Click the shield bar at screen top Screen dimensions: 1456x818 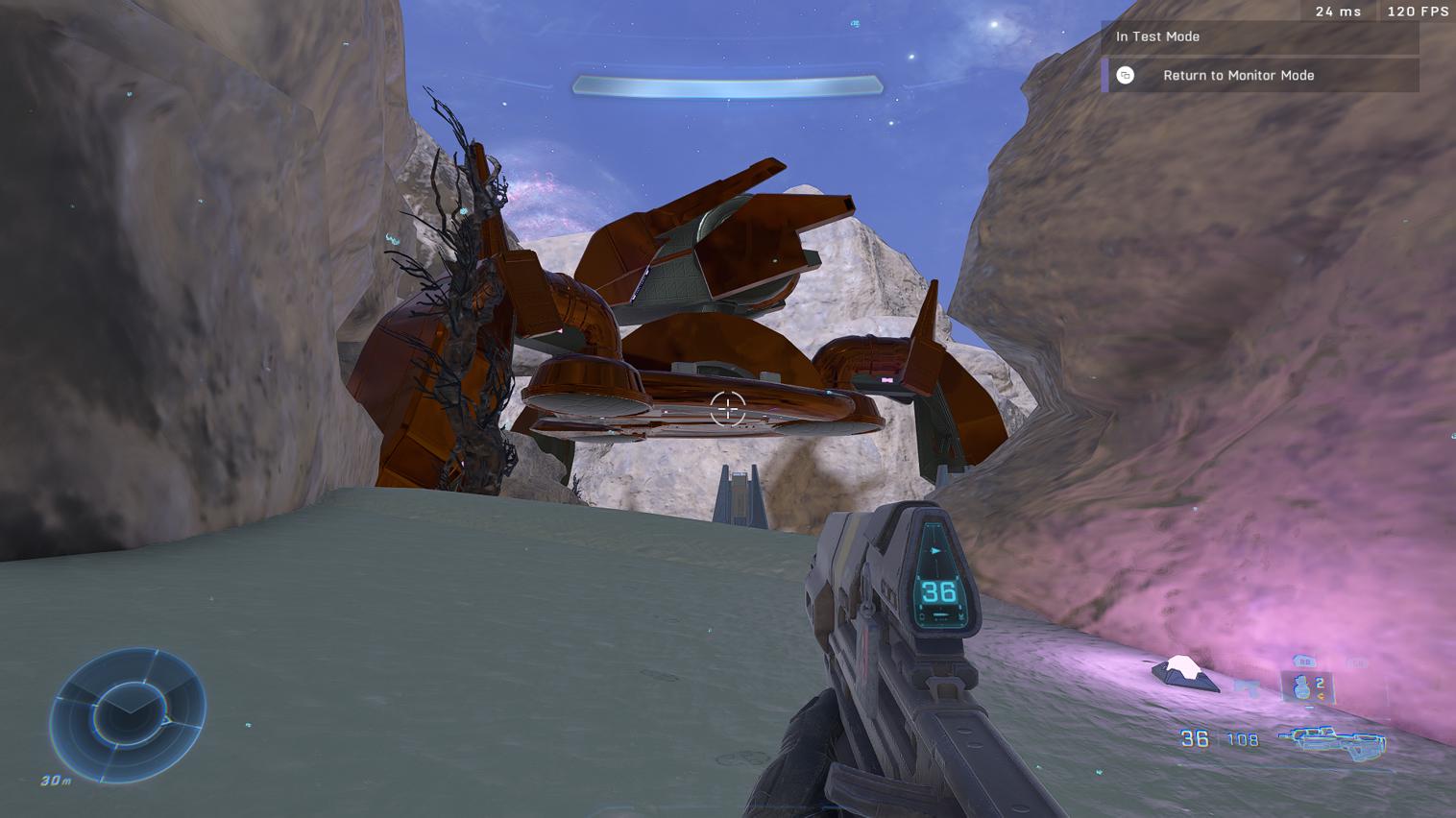pos(727,84)
